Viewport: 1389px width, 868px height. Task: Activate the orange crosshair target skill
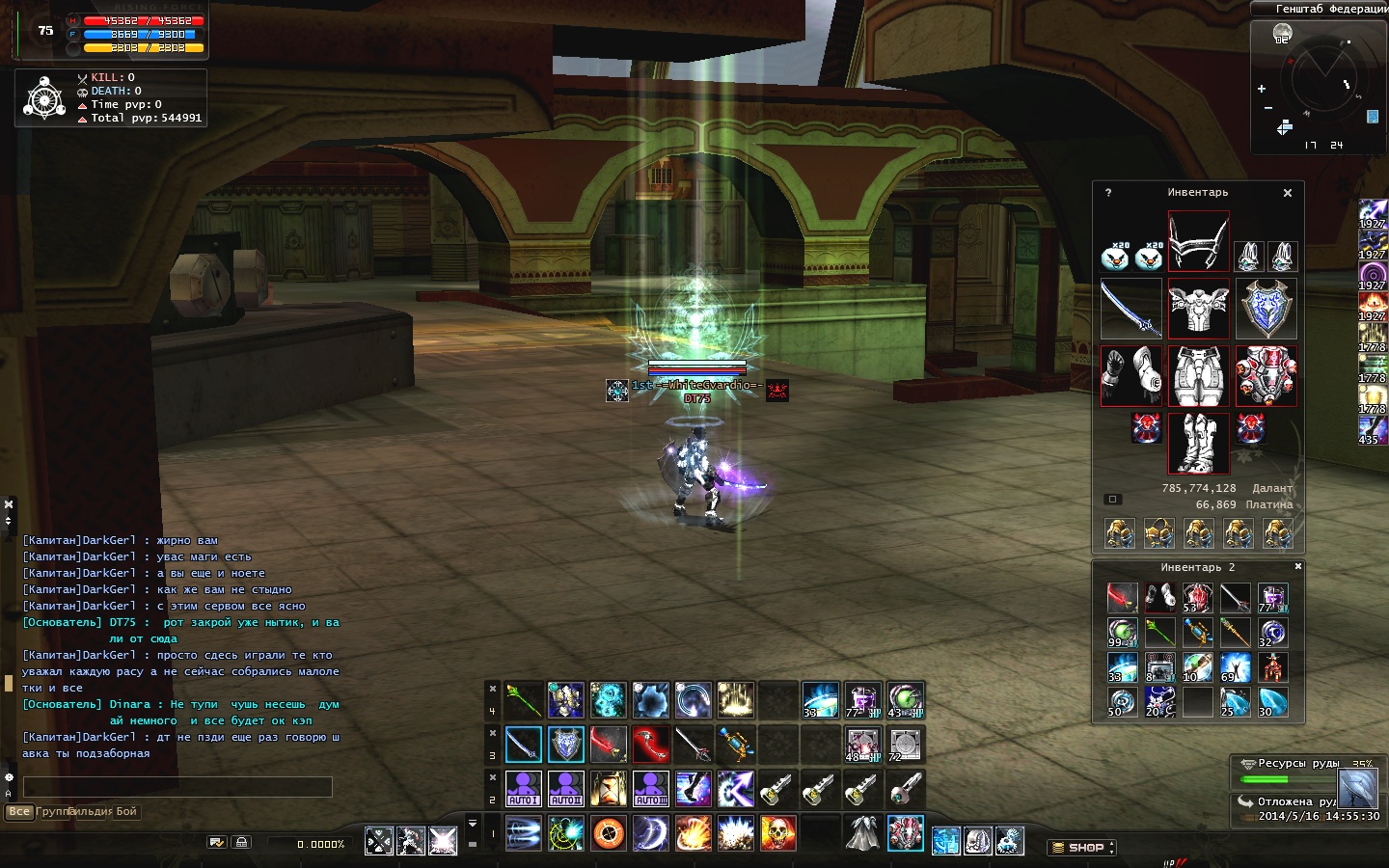click(x=608, y=832)
